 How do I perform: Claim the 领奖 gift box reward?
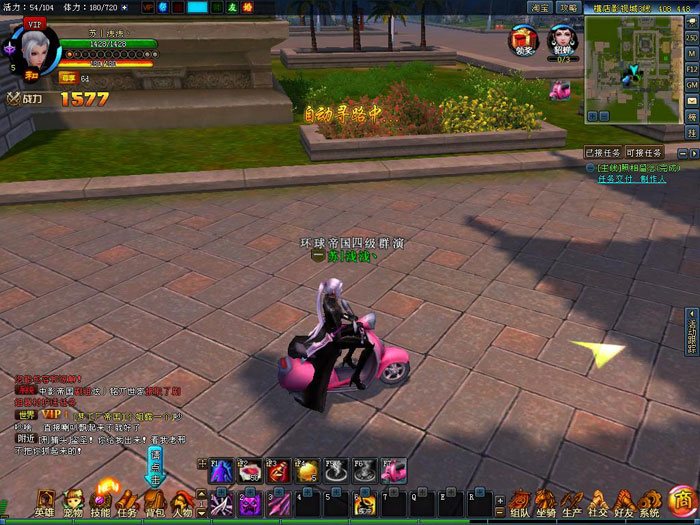(x=525, y=41)
